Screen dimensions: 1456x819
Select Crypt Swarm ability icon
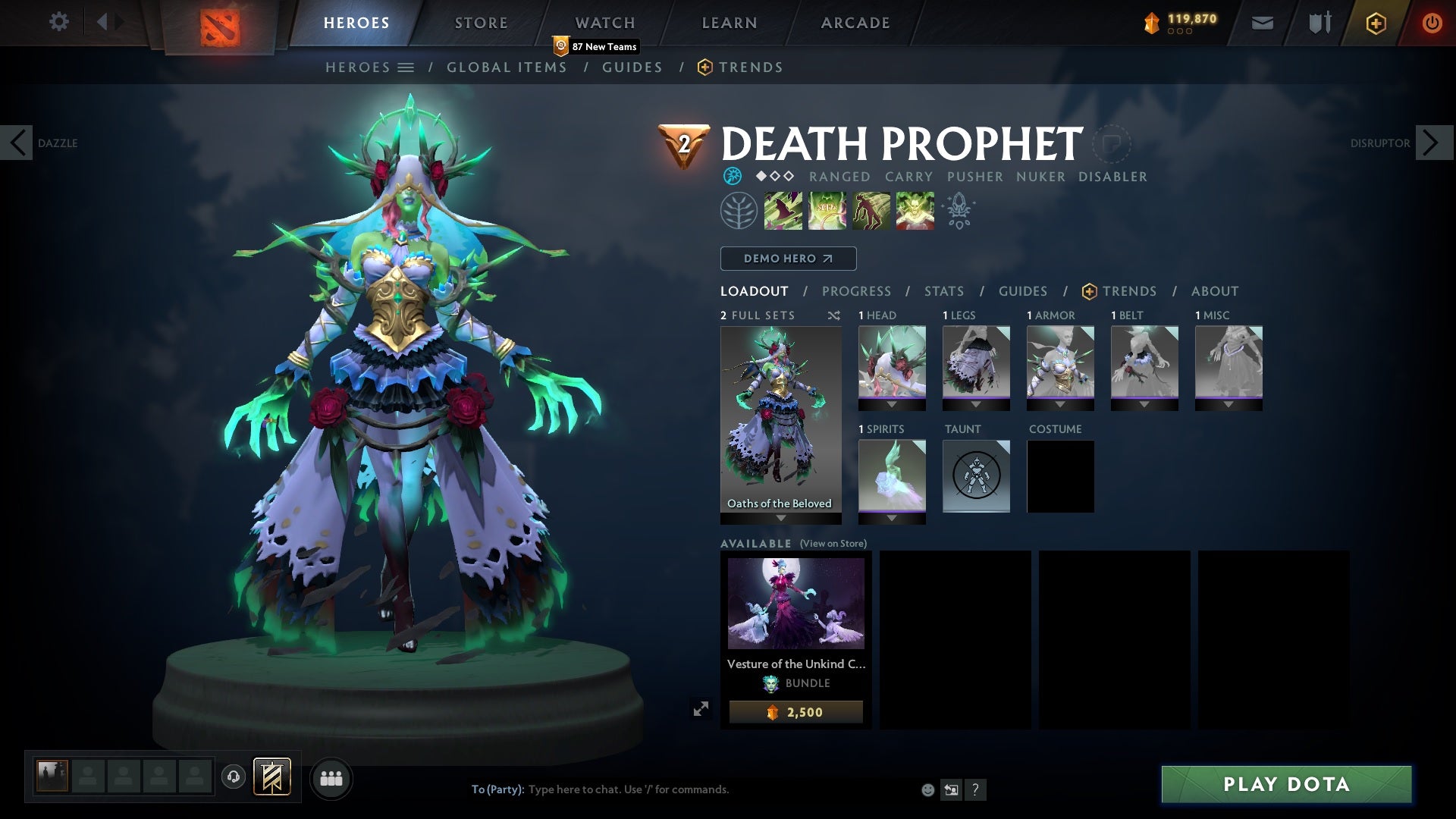coord(782,210)
